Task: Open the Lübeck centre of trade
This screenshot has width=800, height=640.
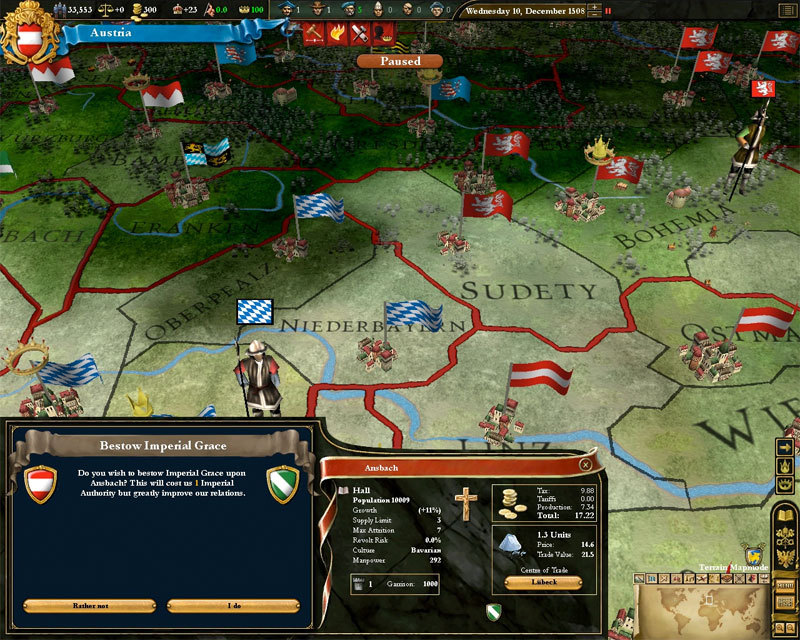Action: (x=543, y=583)
